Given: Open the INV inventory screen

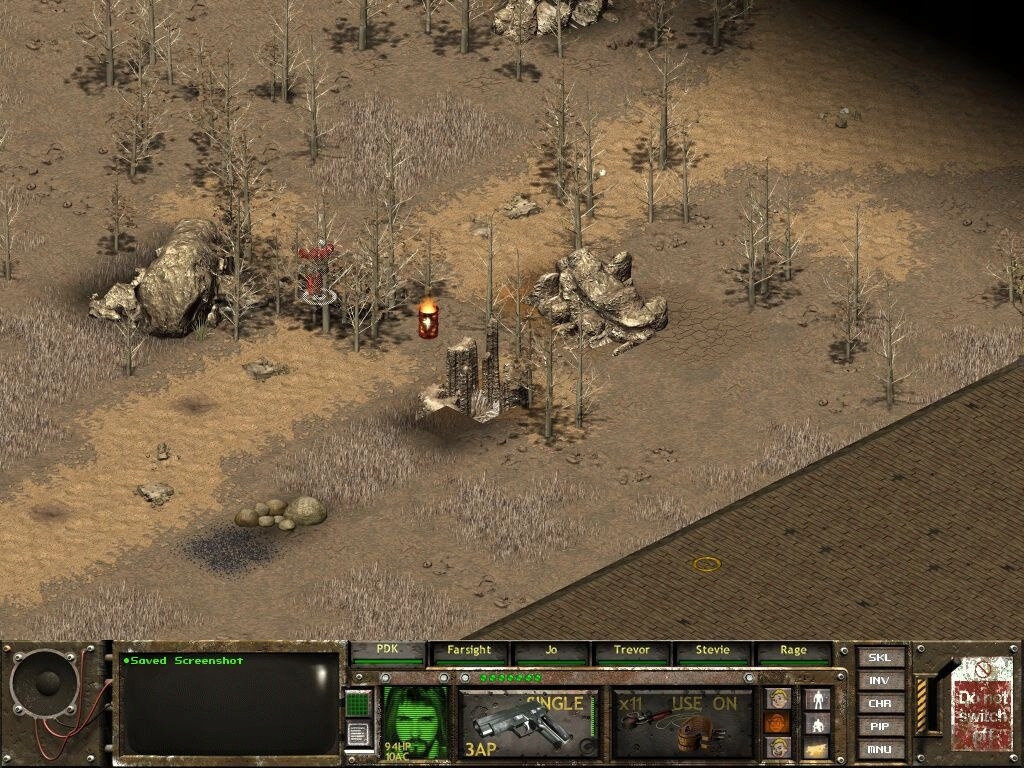Looking at the screenshot, I should [880, 681].
